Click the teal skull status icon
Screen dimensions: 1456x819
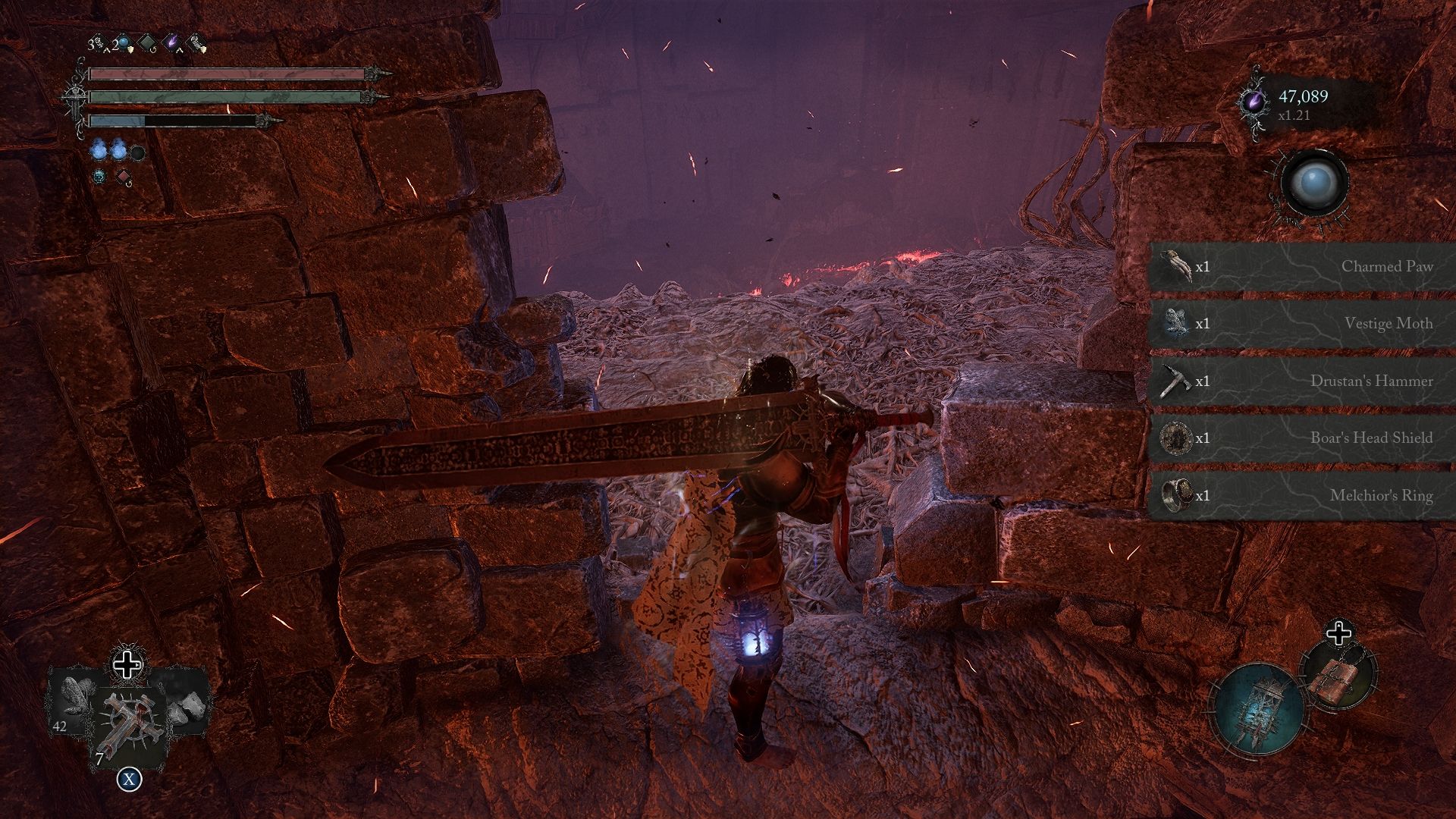99,177
